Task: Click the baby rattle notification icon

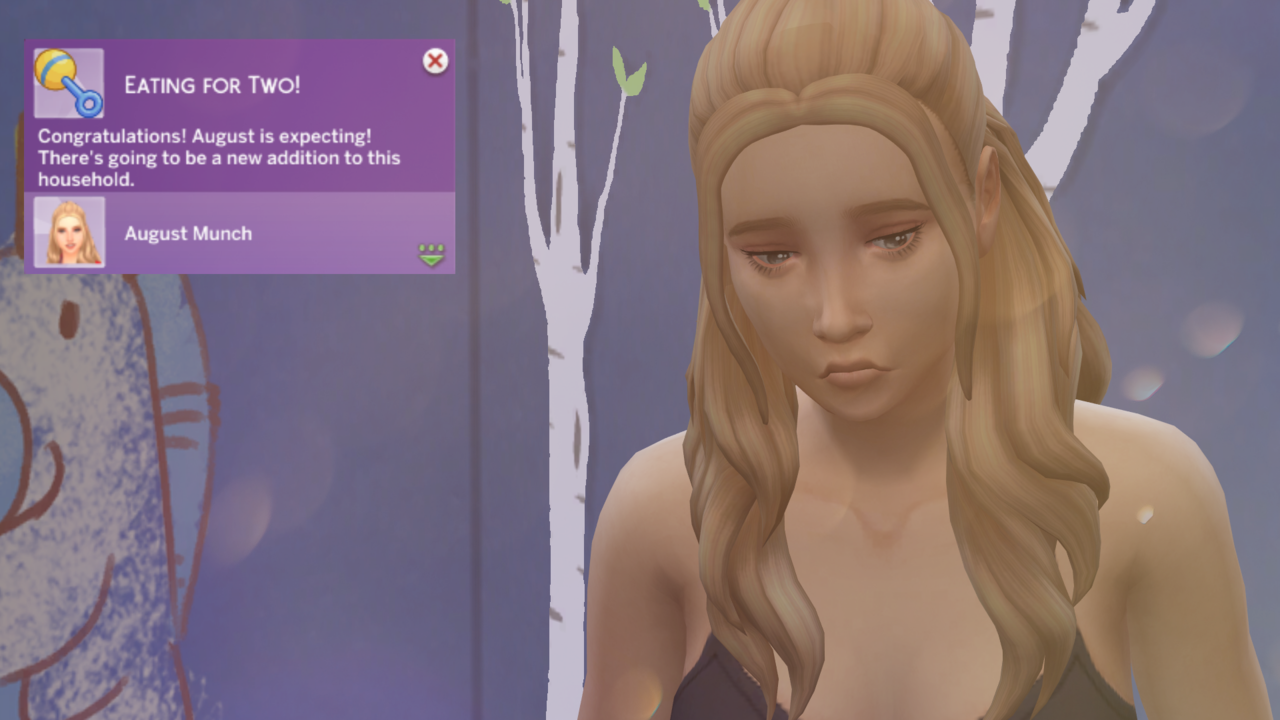Action: point(68,83)
